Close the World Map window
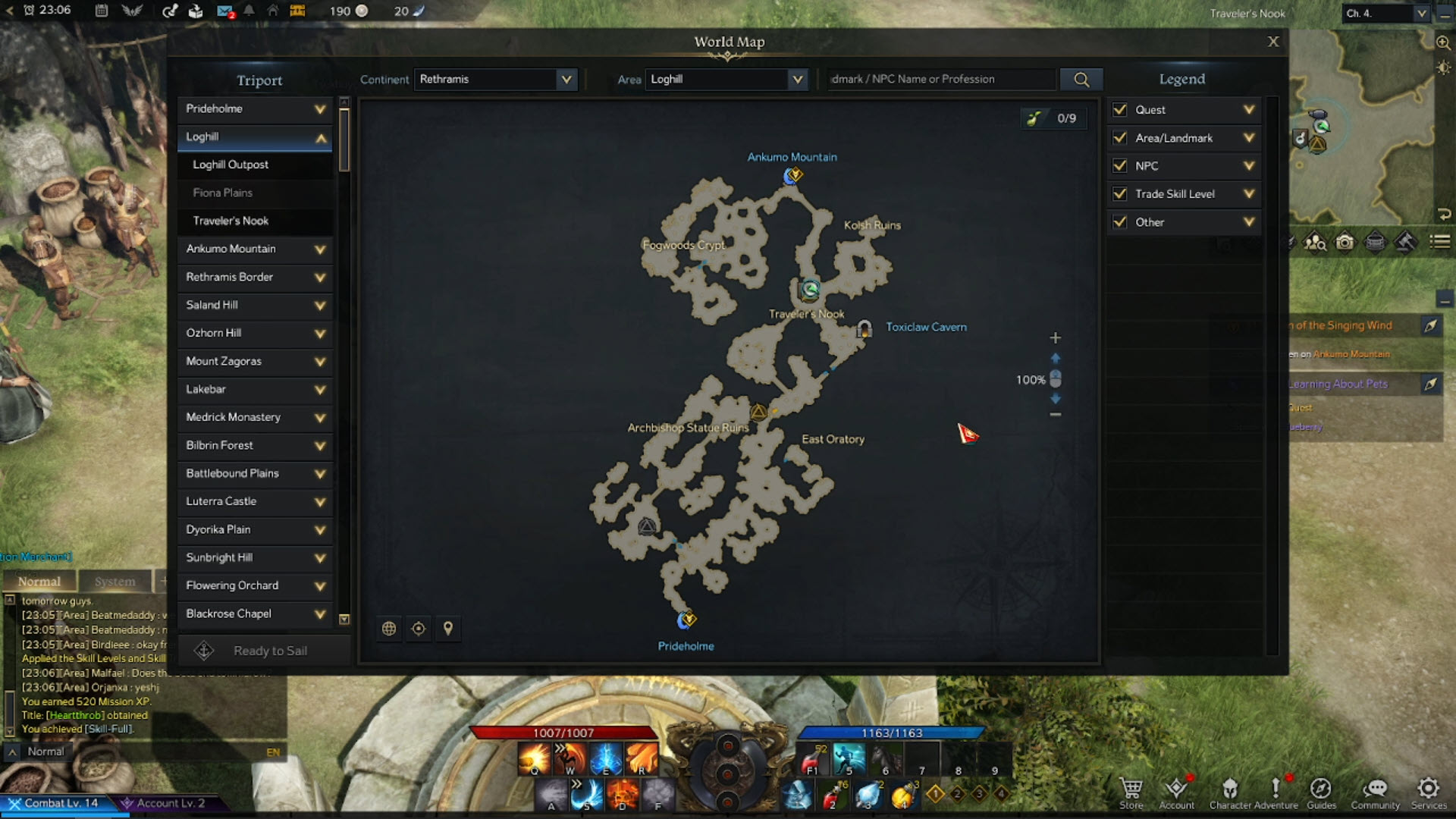The image size is (1456, 819). click(1273, 42)
